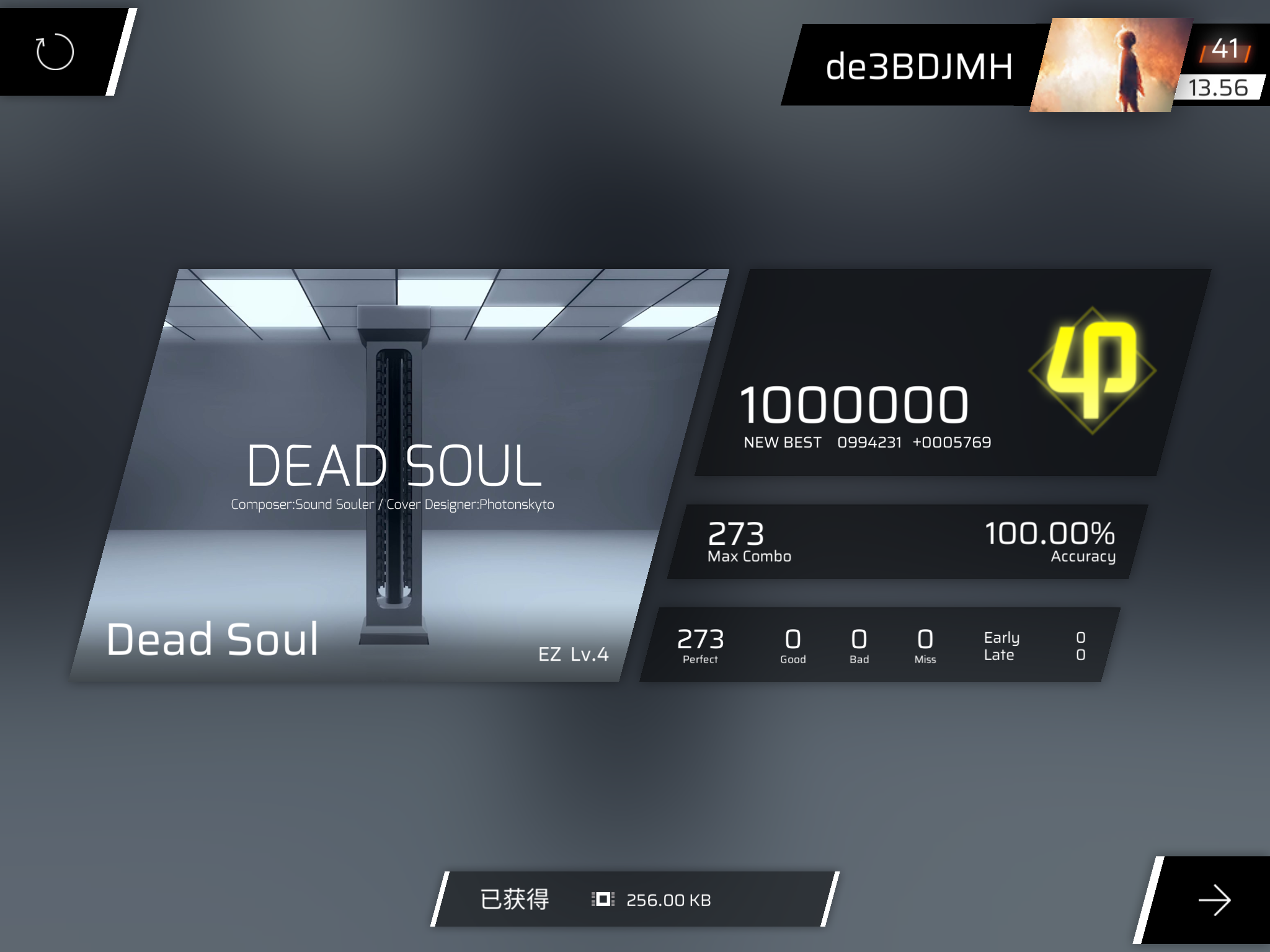This screenshot has height=952, width=1270.
Task: Select the Good judgment counter
Action: [x=793, y=645]
